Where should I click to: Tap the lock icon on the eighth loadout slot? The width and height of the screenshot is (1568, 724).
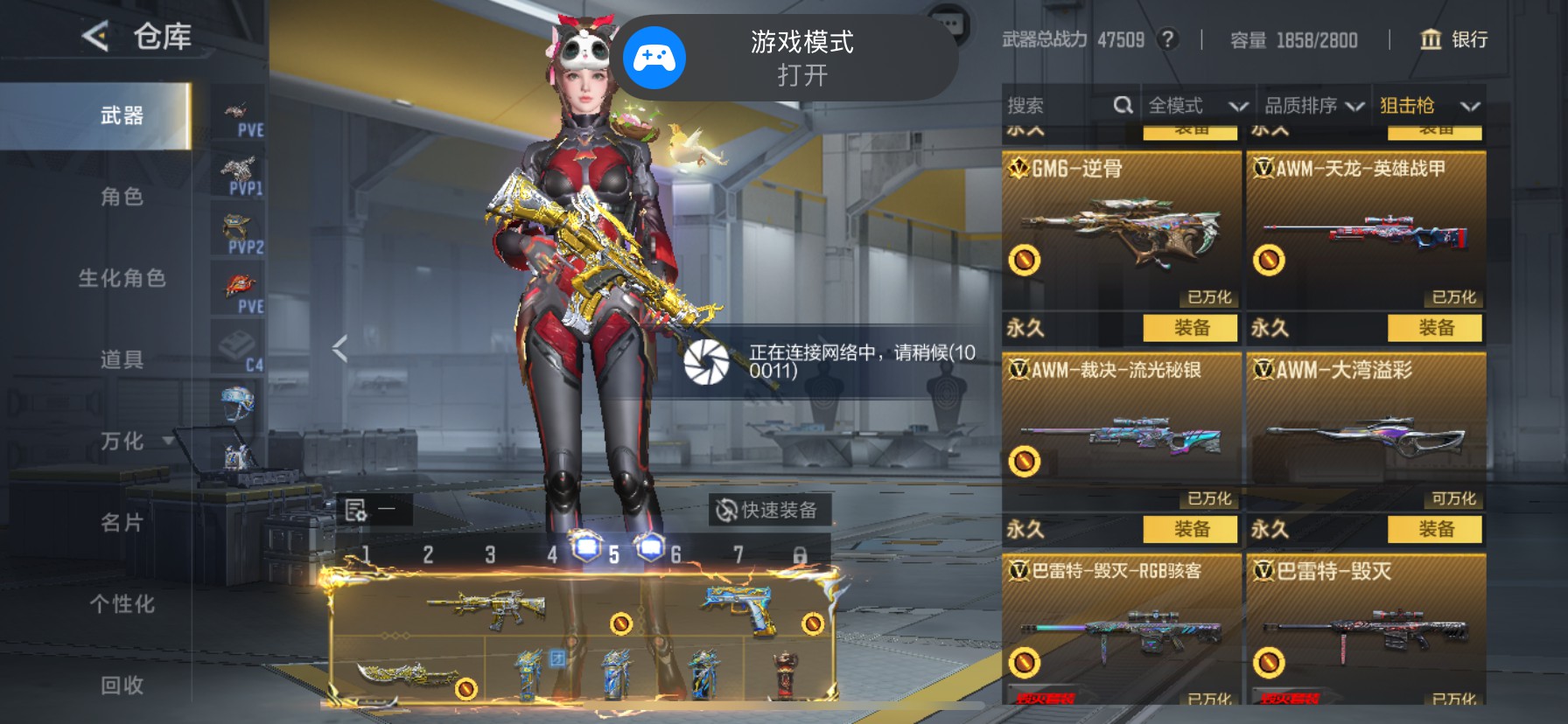point(801,554)
